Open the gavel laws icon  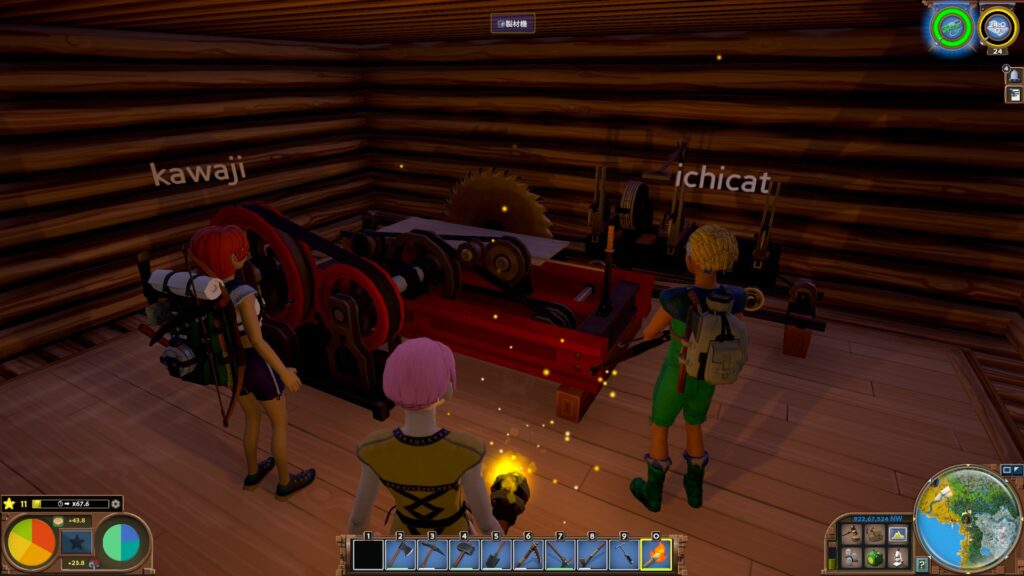click(x=851, y=535)
